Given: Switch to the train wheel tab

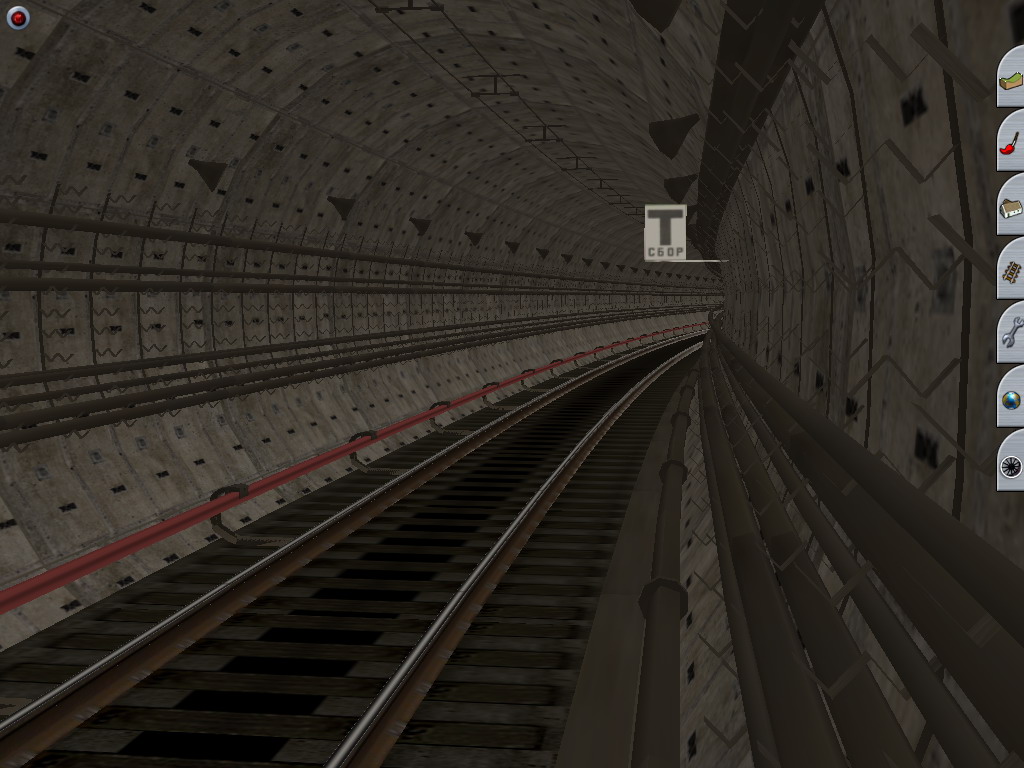Looking at the screenshot, I should (1011, 464).
